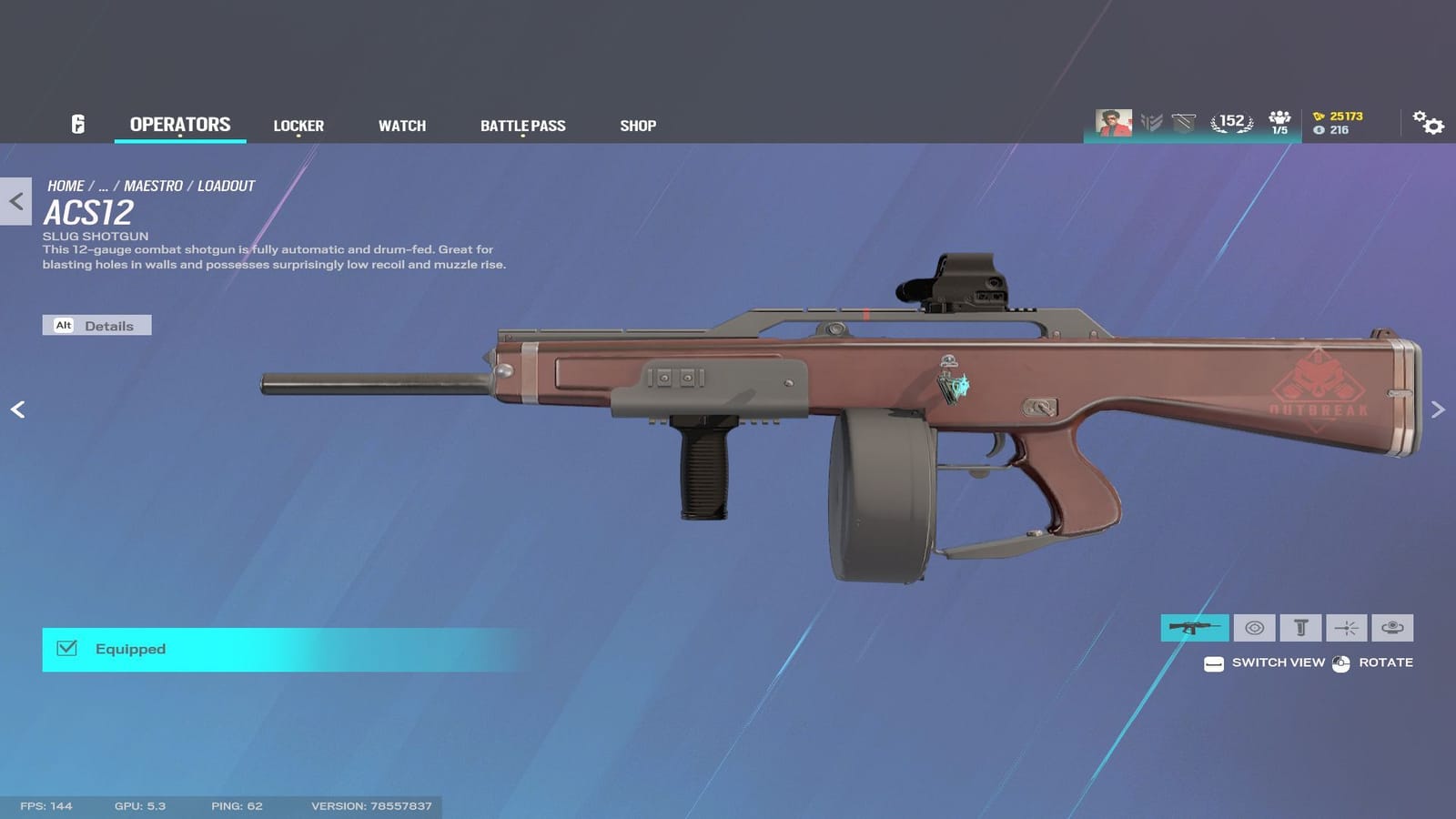This screenshot has width=1456, height=819.
Task: Open the Locker menu
Action: tap(298, 126)
